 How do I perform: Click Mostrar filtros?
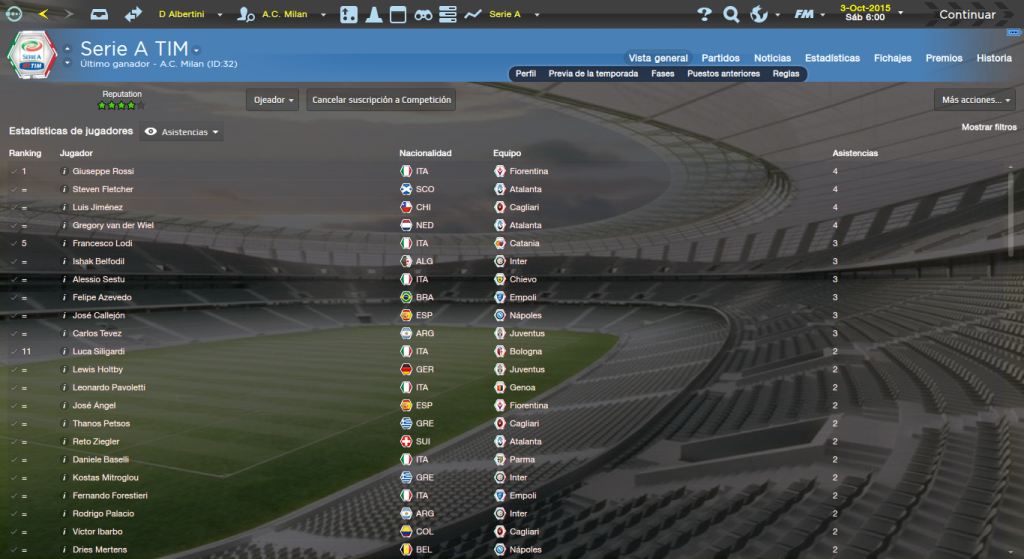[988, 128]
